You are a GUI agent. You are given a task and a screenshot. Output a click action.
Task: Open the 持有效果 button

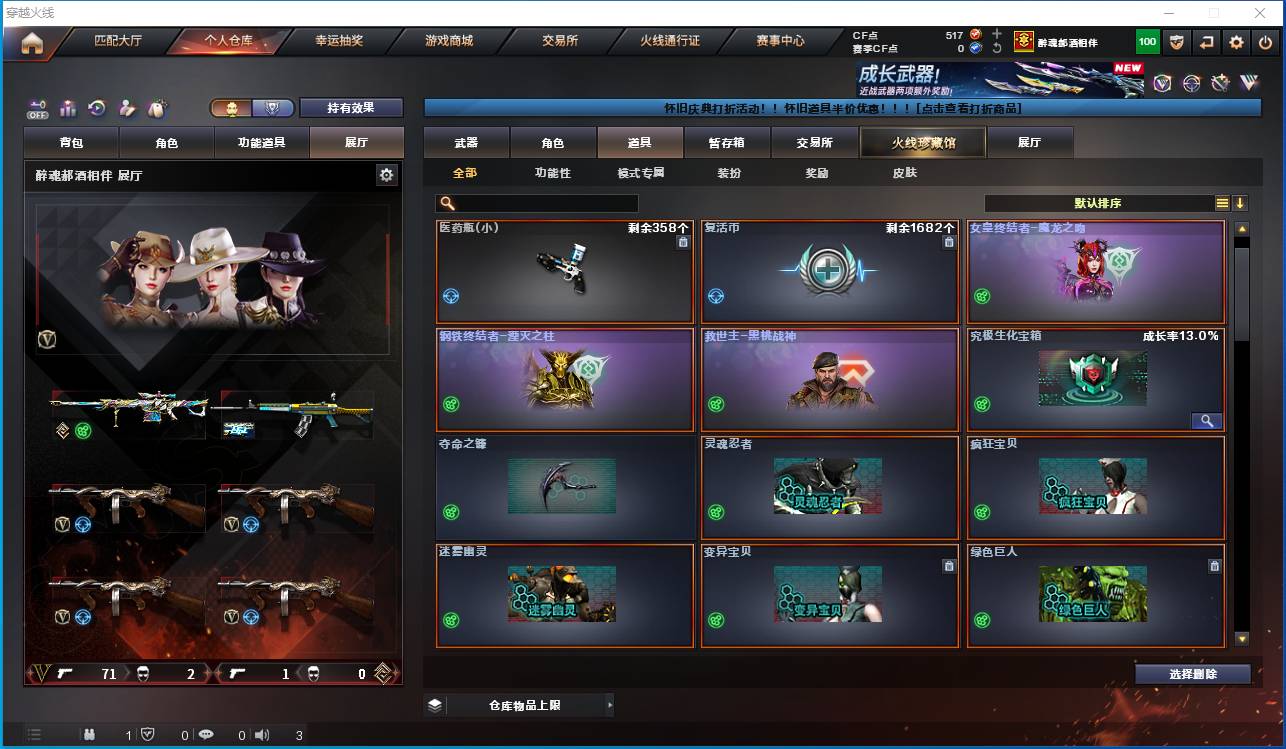click(x=350, y=108)
